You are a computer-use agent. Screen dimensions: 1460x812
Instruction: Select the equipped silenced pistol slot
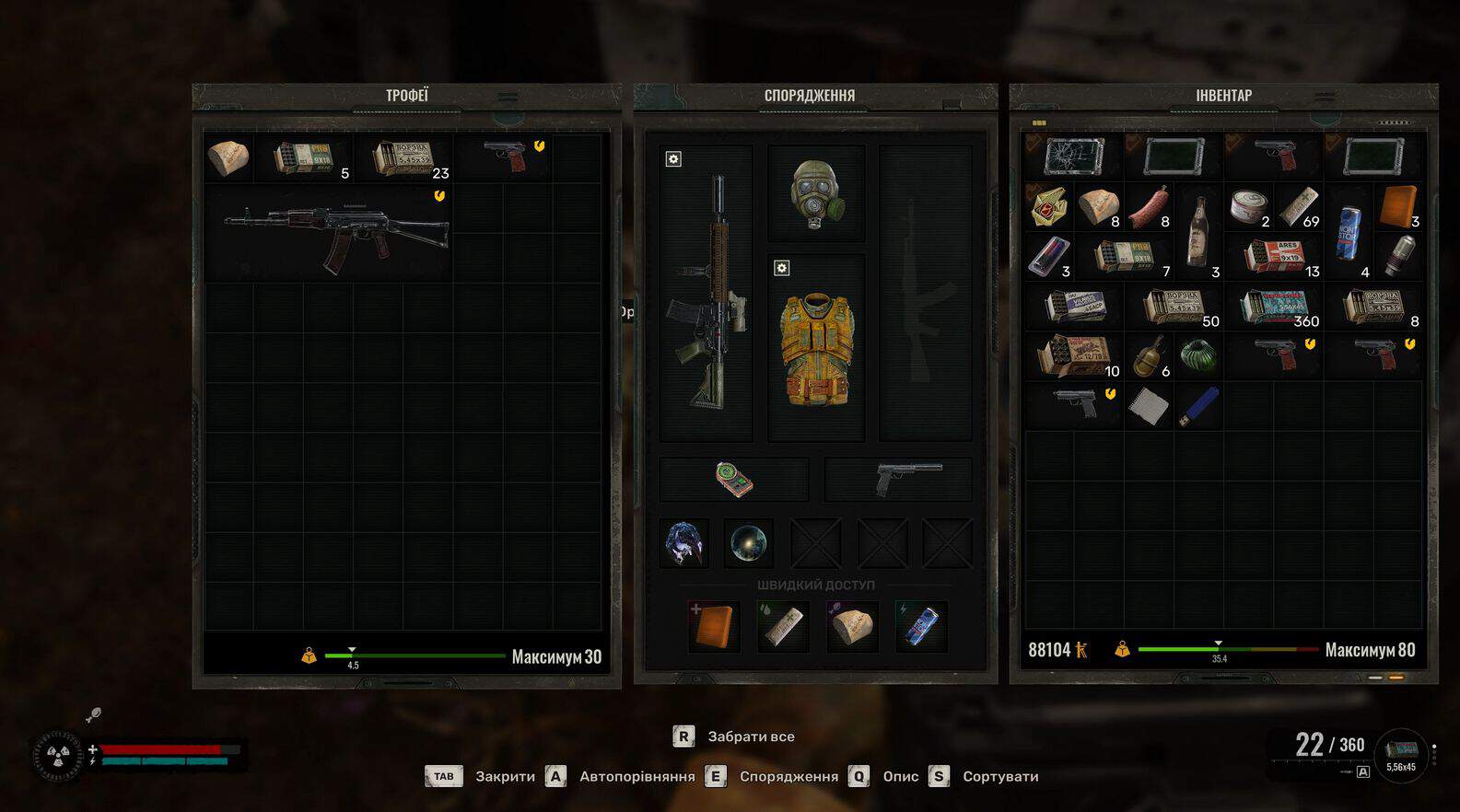tap(899, 480)
